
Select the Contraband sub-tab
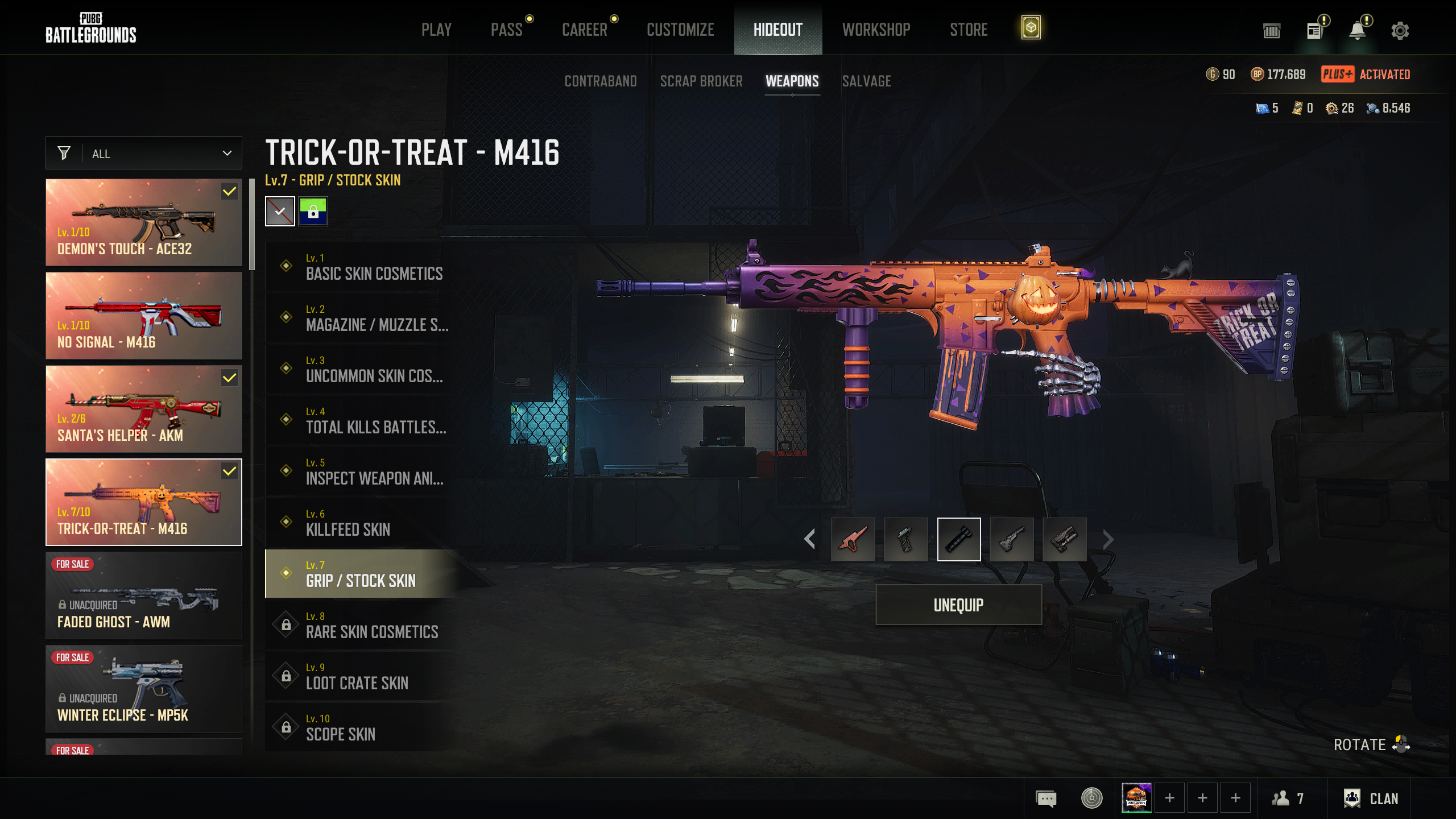[x=601, y=81]
